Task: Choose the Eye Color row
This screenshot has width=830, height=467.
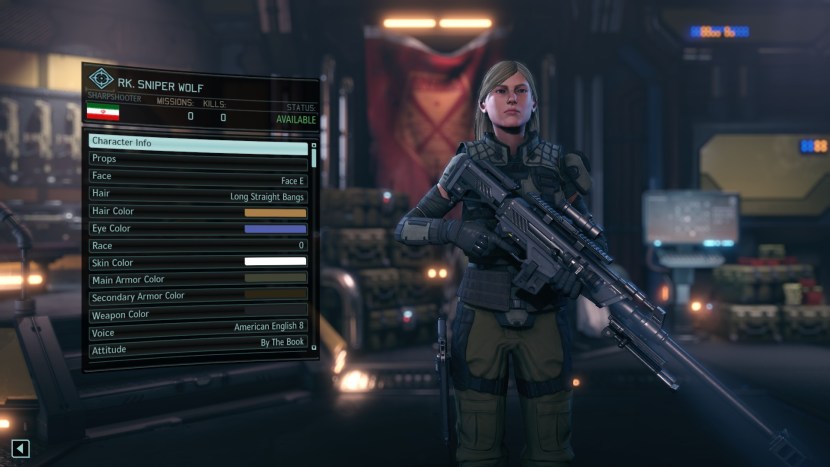Action: (x=197, y=228)
